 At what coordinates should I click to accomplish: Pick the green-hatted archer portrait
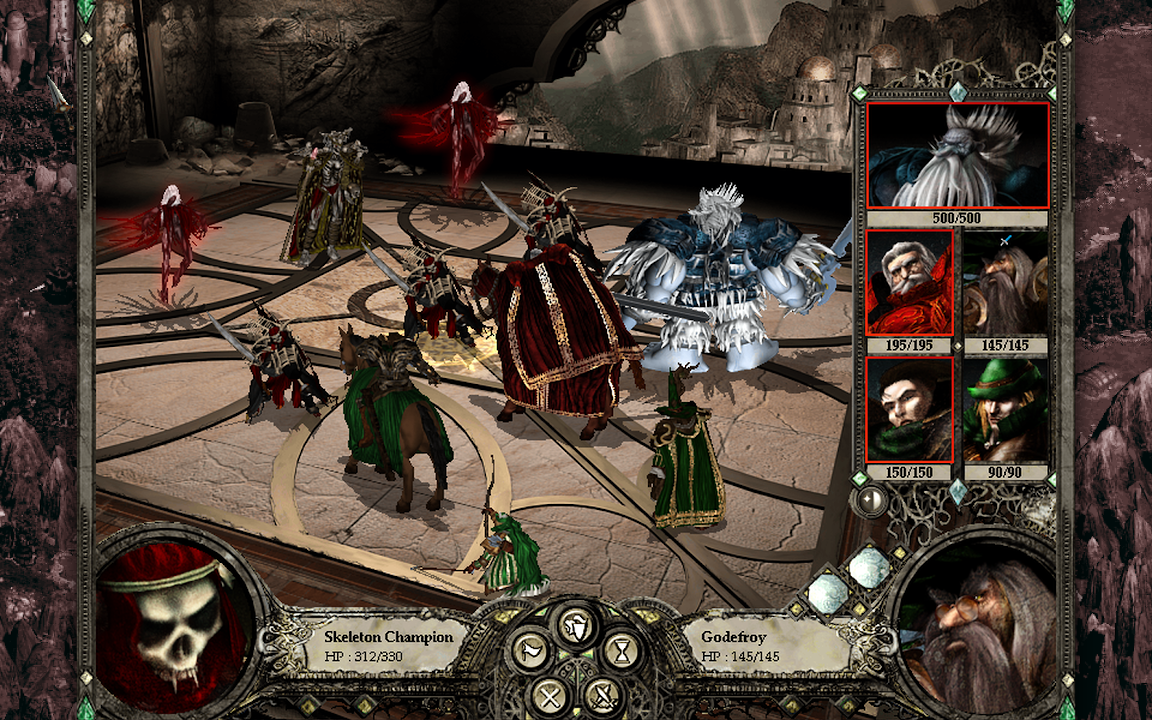[x=1005, y=410]
